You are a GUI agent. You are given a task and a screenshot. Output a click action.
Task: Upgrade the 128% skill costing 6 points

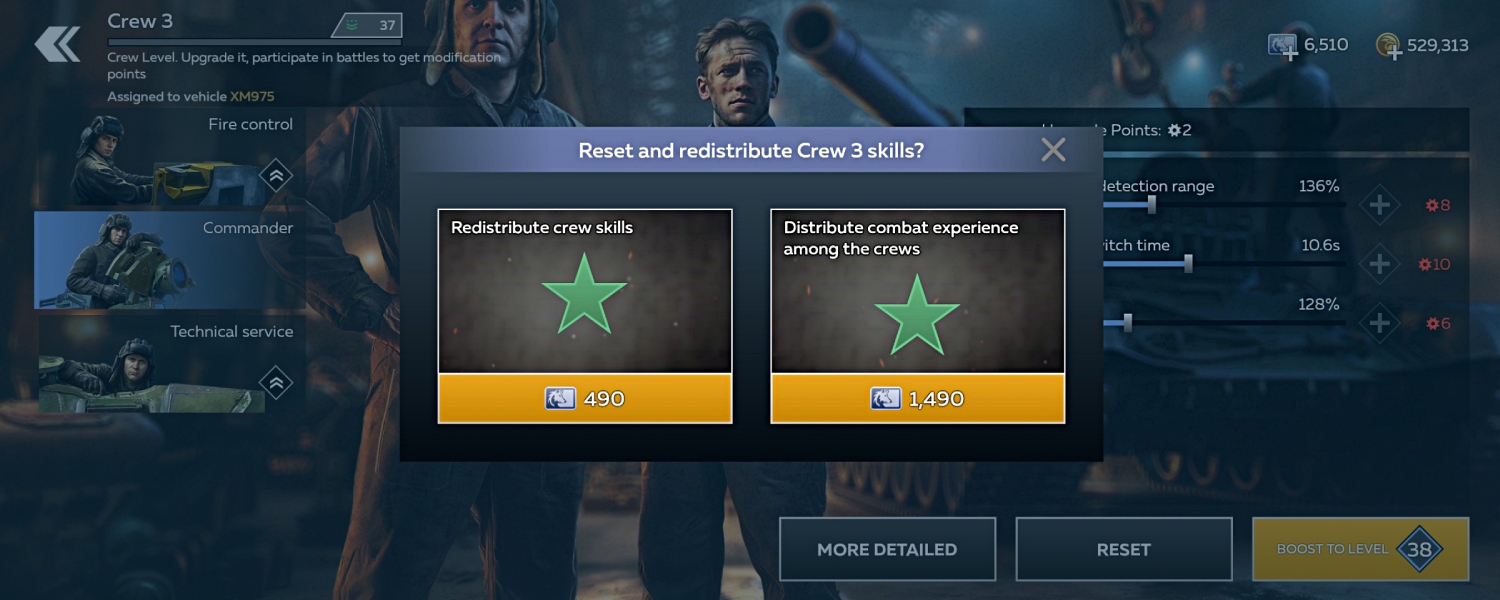(x=1379, y=324)
